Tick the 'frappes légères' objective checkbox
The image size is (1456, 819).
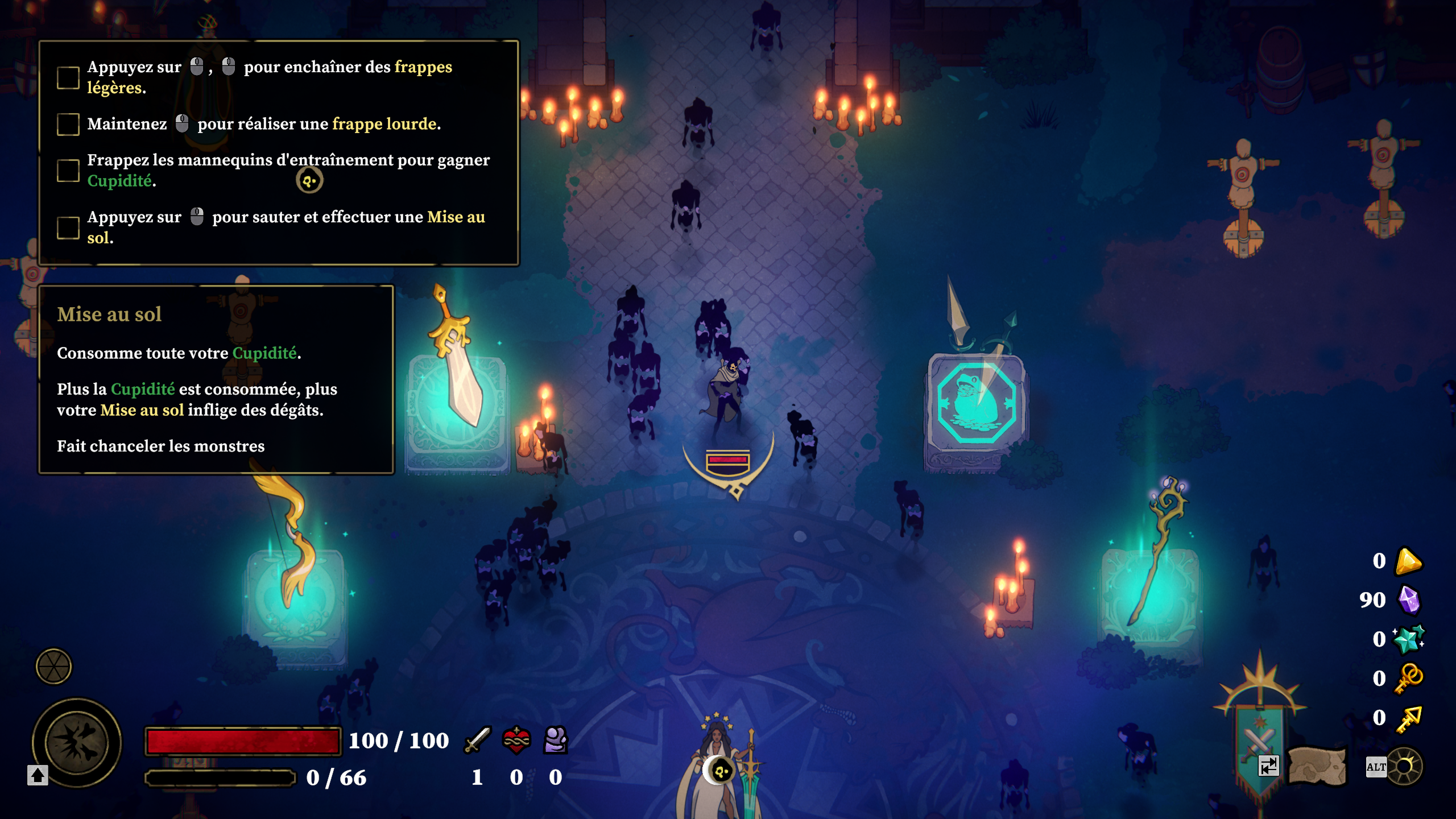[68, 77]
